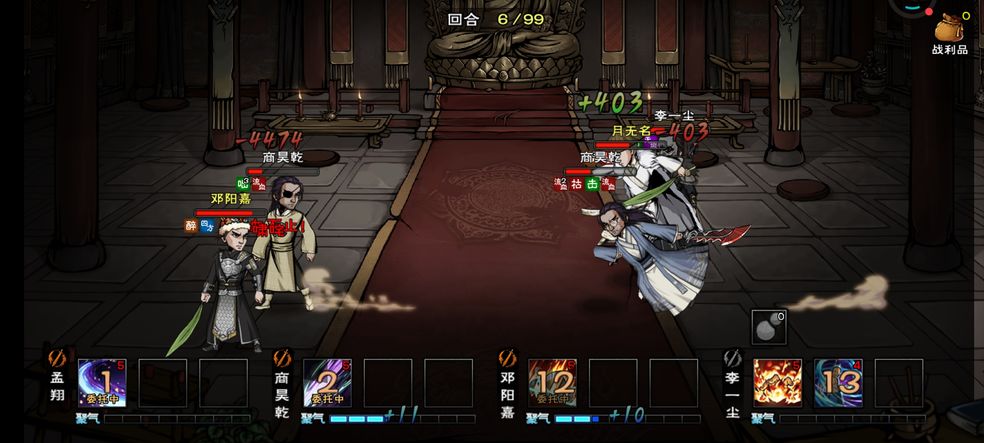
Task: Select 邓阳嘉's skill icon numbered 12
Action: [552, 383]
